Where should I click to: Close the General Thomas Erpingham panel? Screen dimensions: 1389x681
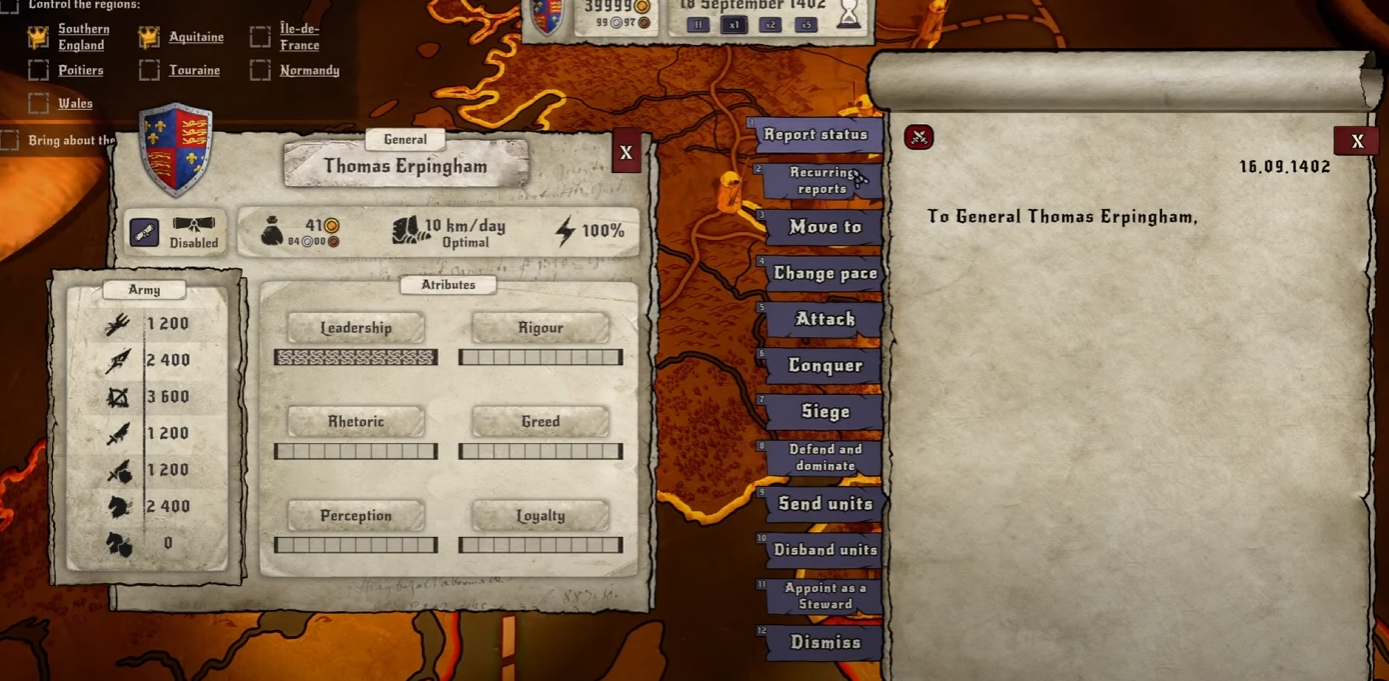626,153
